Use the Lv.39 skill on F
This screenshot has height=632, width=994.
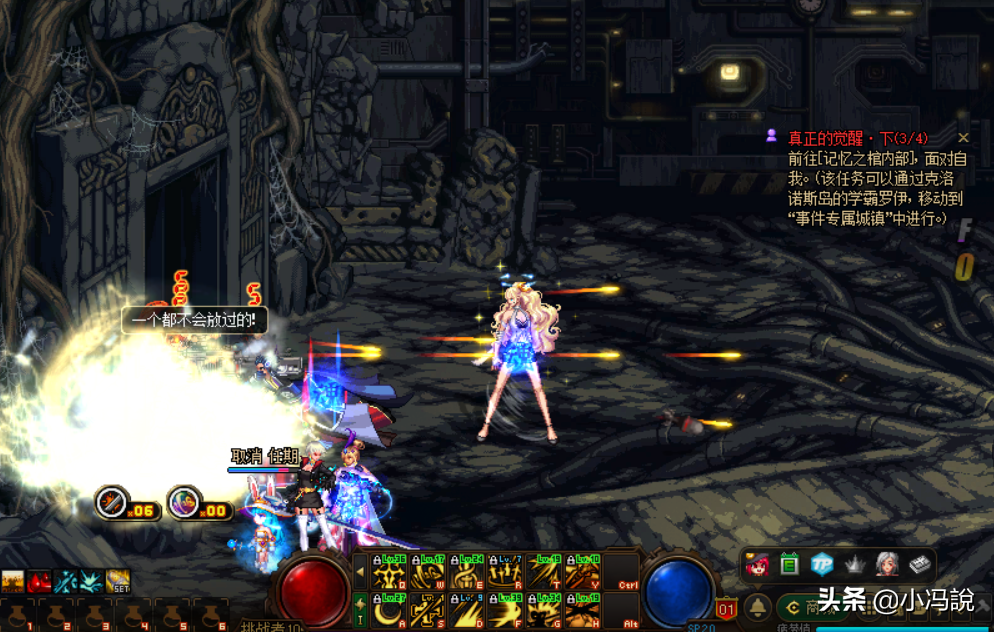click(505, 610)
